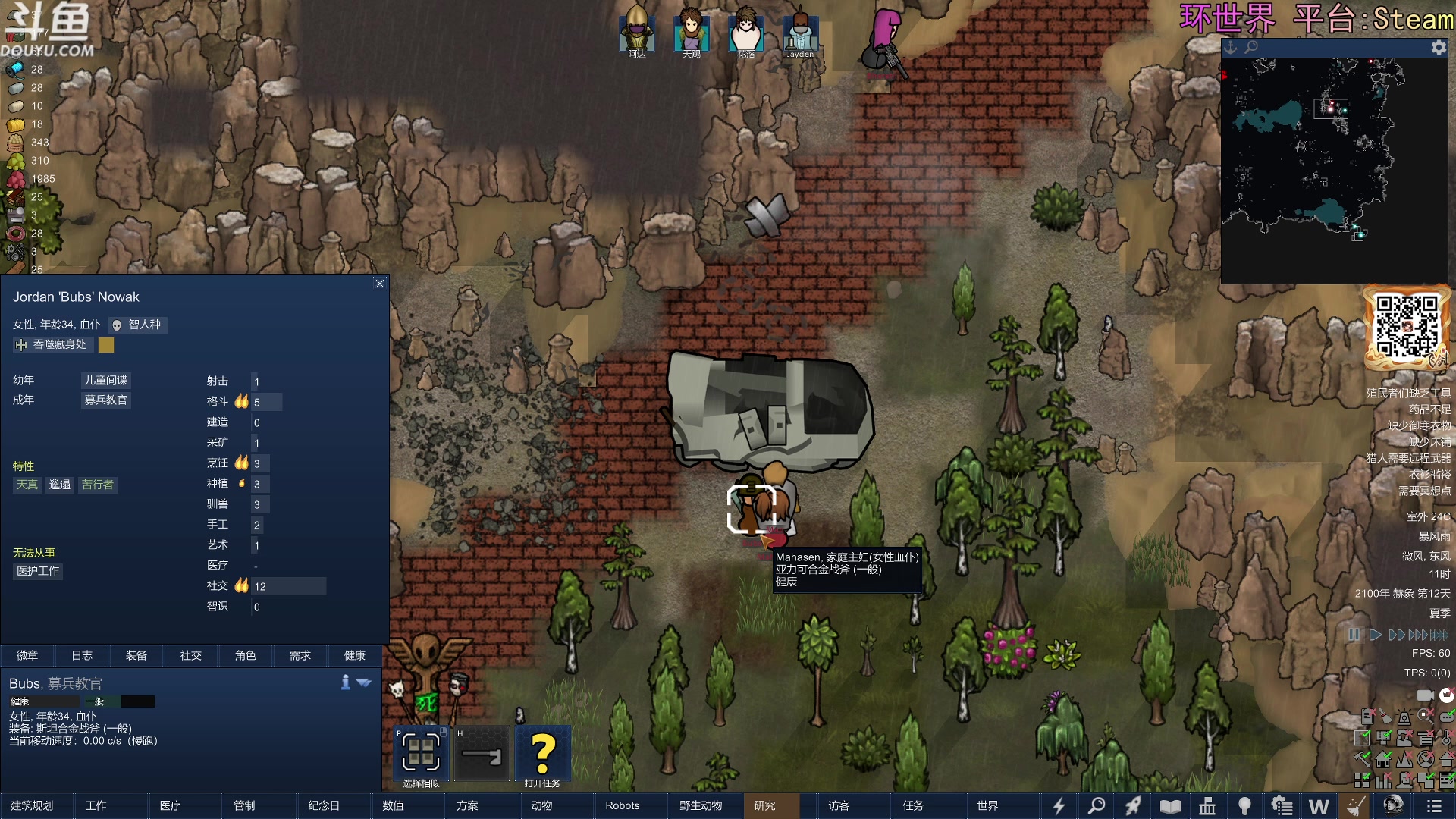Open the 世界 world menu

(x=987, y=805)
